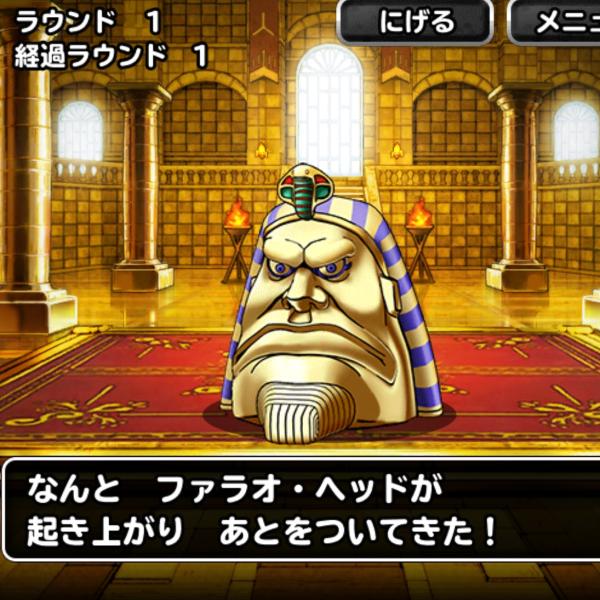Advance the ファラオ・ヘッド message box
Screen dimensions: 600x600
(x=300, y=510)
